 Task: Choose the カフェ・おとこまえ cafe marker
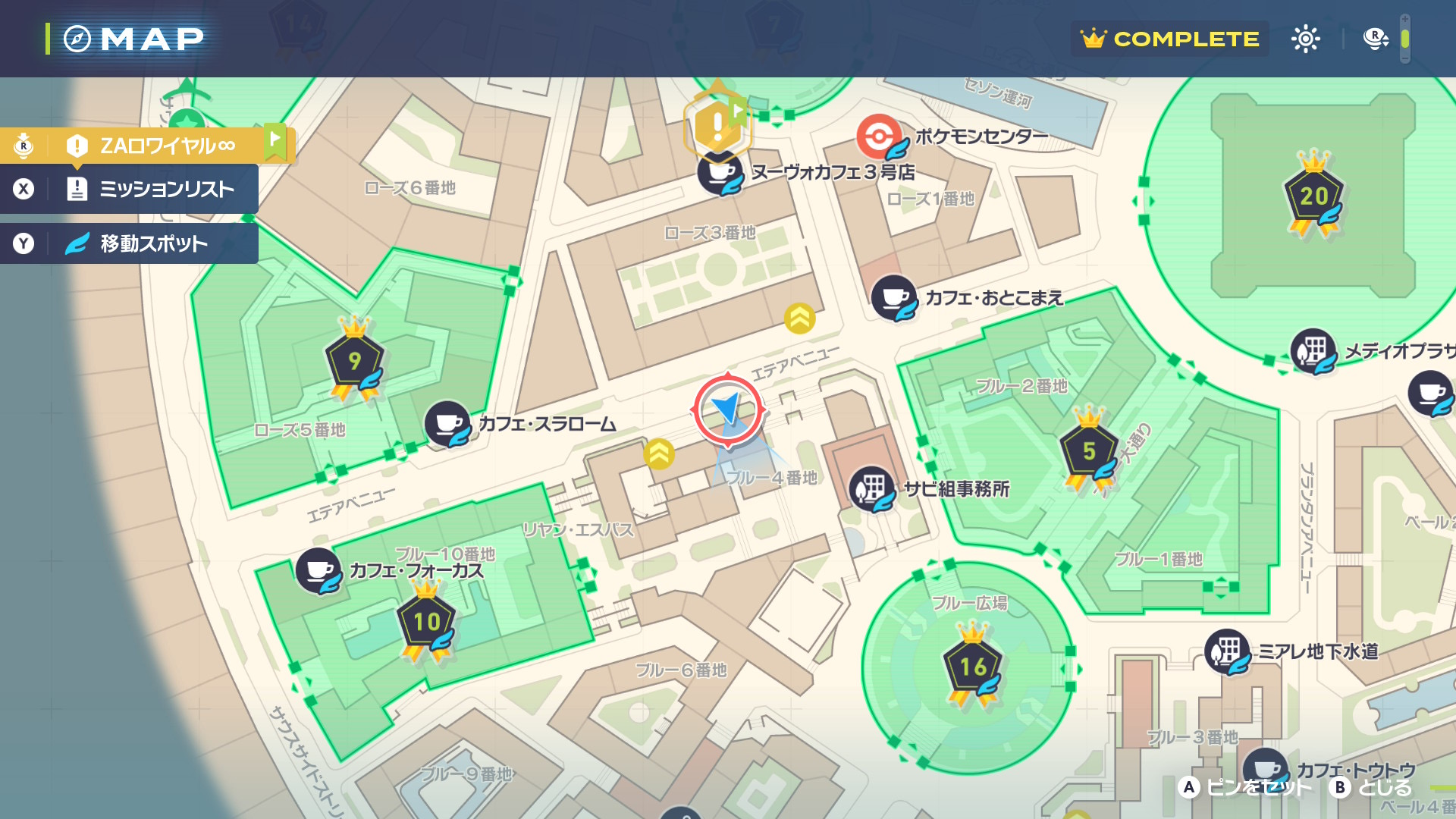click(894, 297)
